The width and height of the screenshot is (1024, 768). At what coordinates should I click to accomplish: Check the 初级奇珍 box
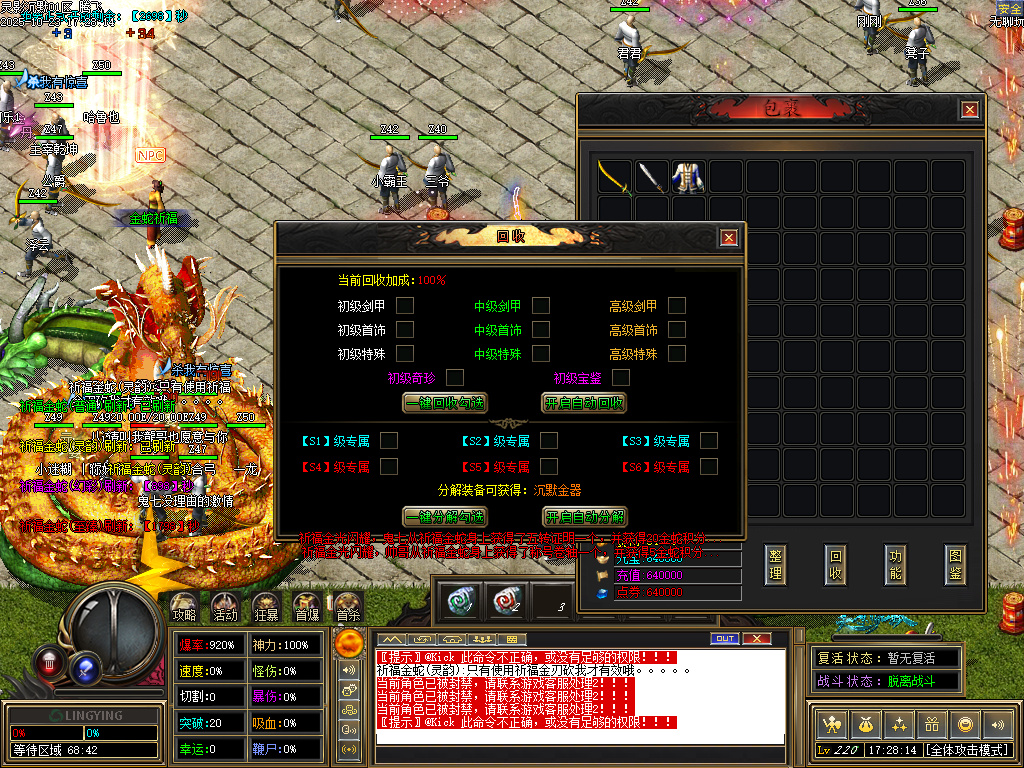pos(455,377)
